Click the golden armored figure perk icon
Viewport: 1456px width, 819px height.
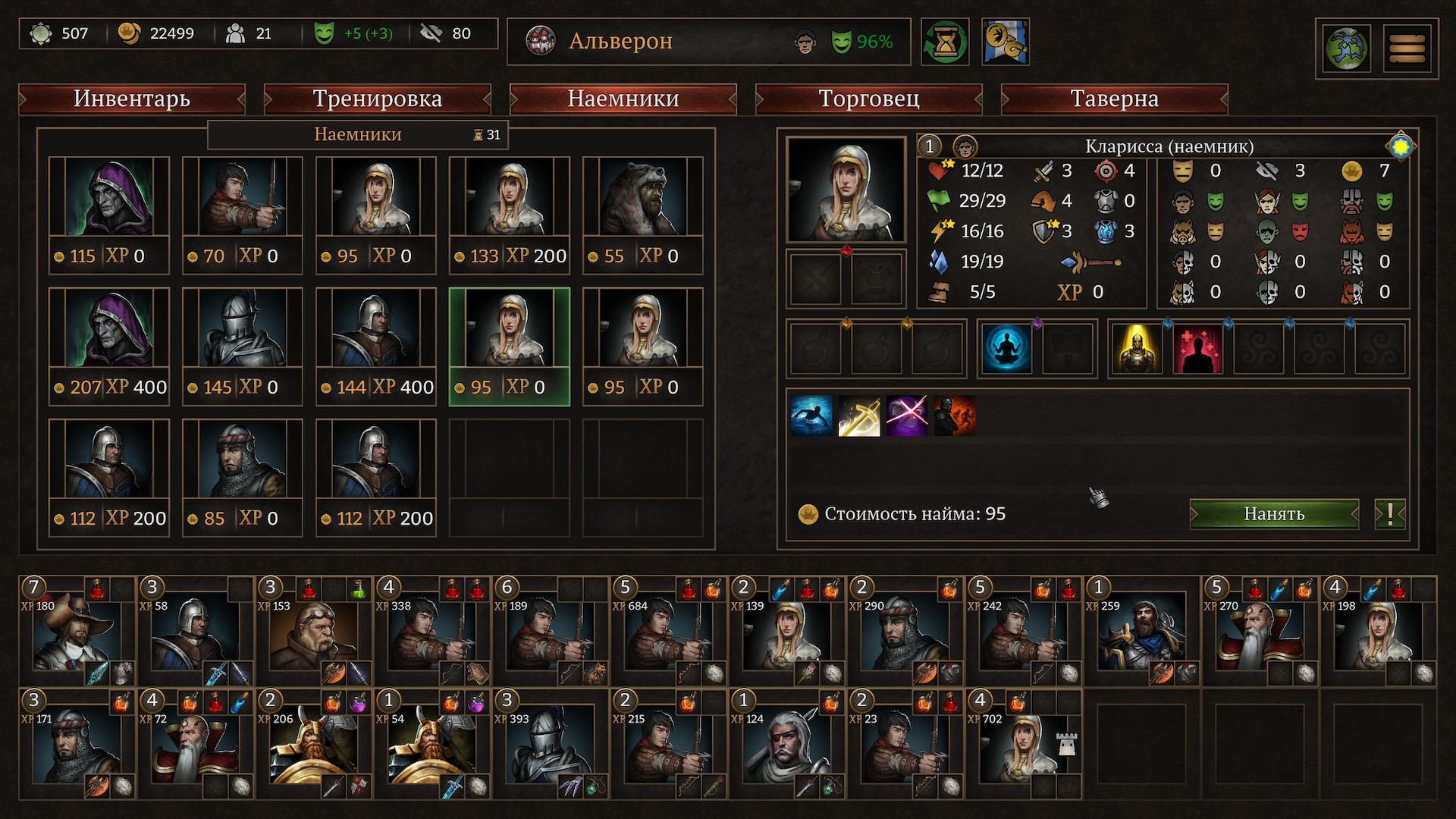coord(1137,349)
